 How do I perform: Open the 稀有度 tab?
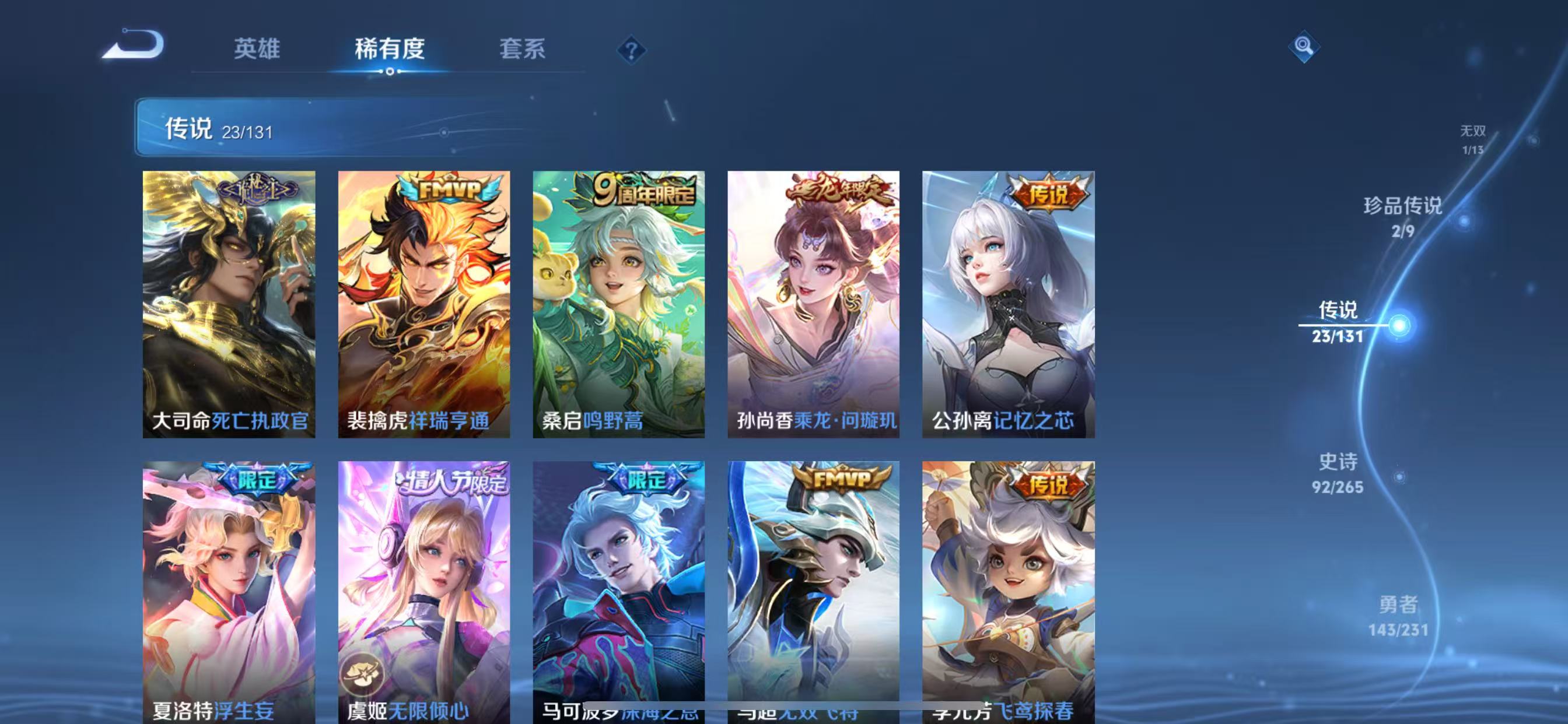point(391,51)
